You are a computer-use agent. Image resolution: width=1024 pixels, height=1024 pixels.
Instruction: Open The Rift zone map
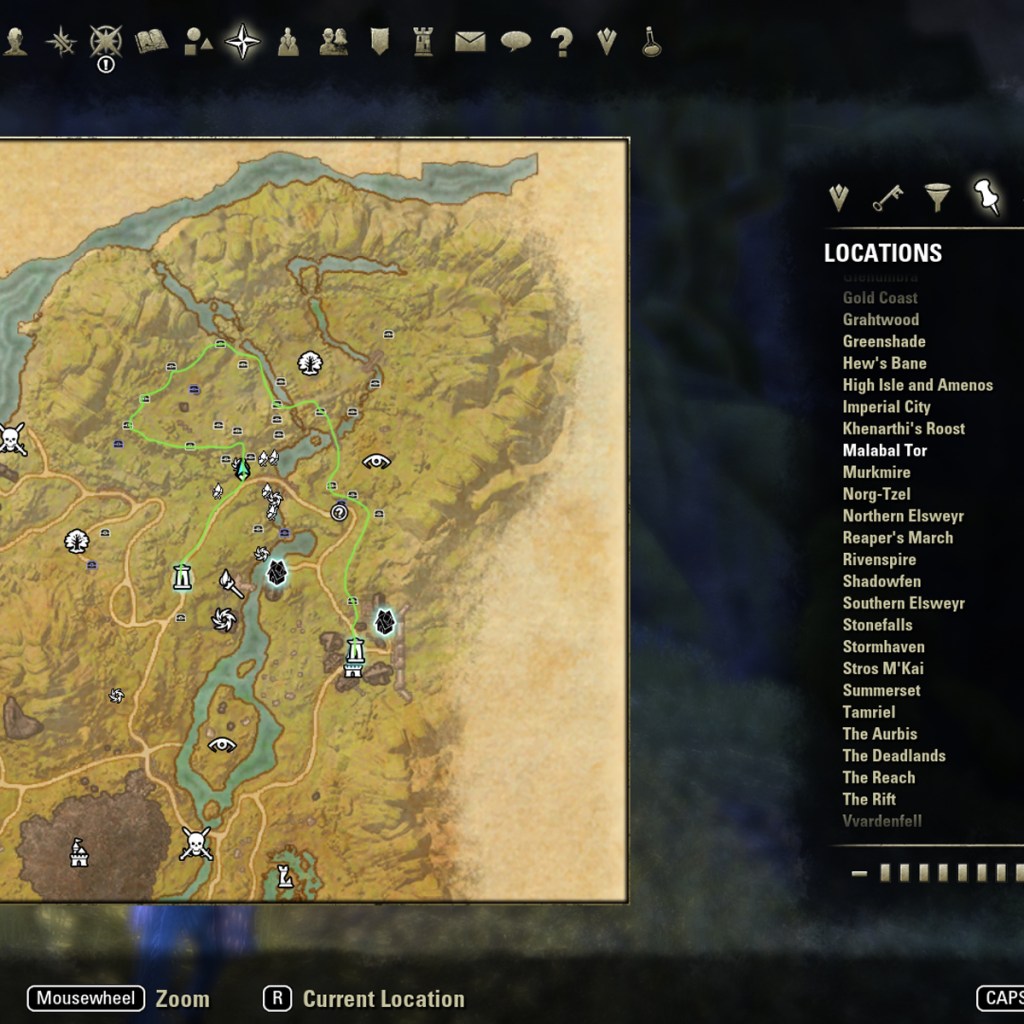(869, 800)
